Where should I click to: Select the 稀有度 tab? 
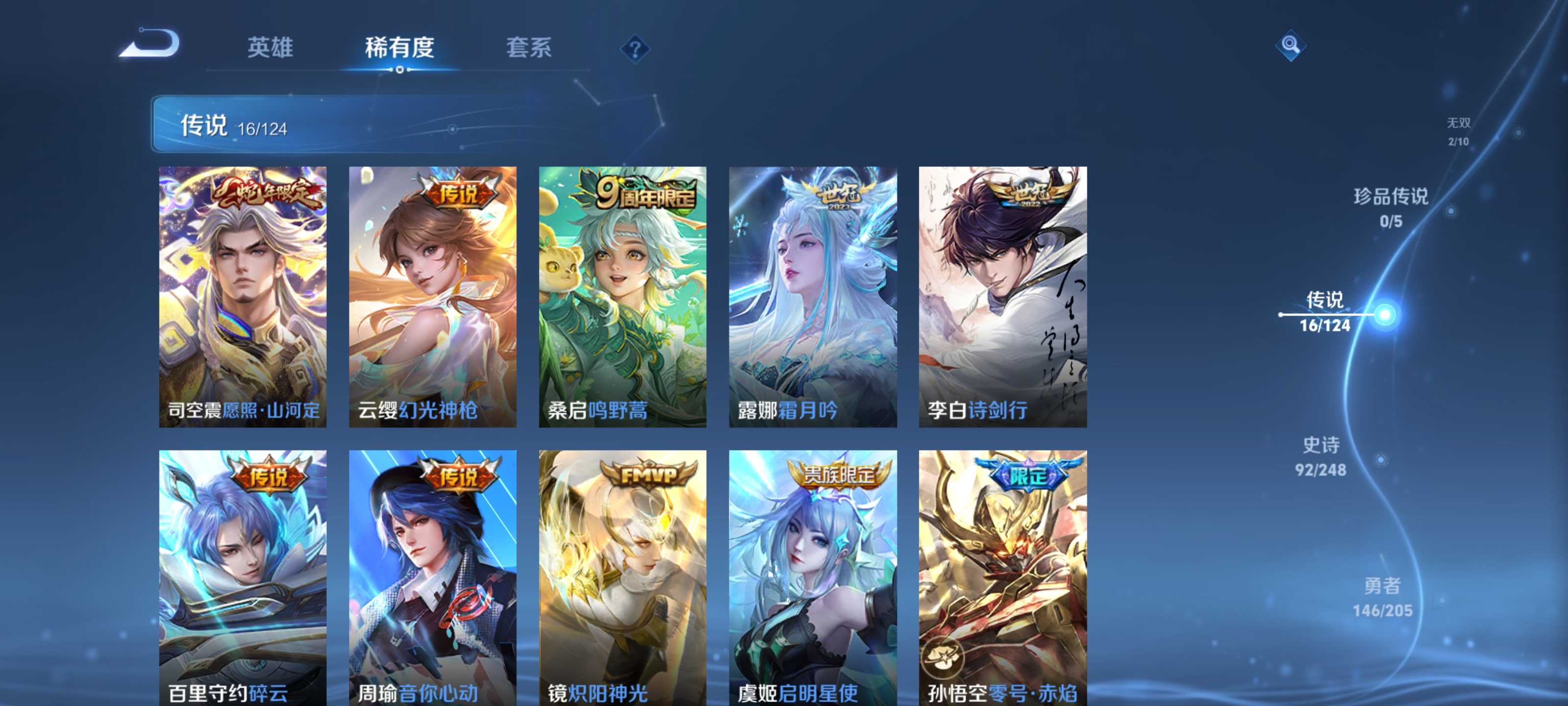(399, 48)
